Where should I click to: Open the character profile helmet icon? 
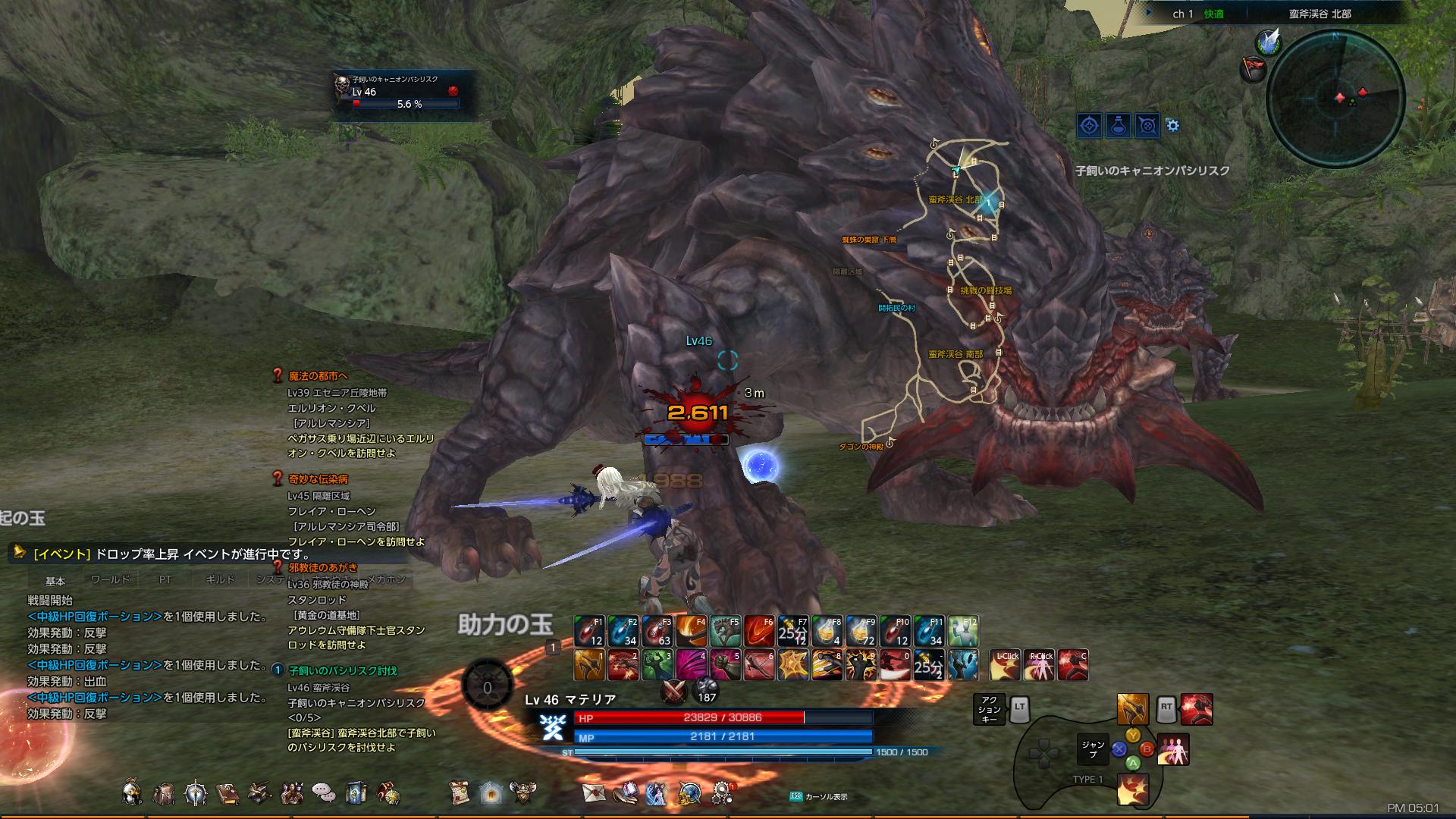(x=132, y=793)
